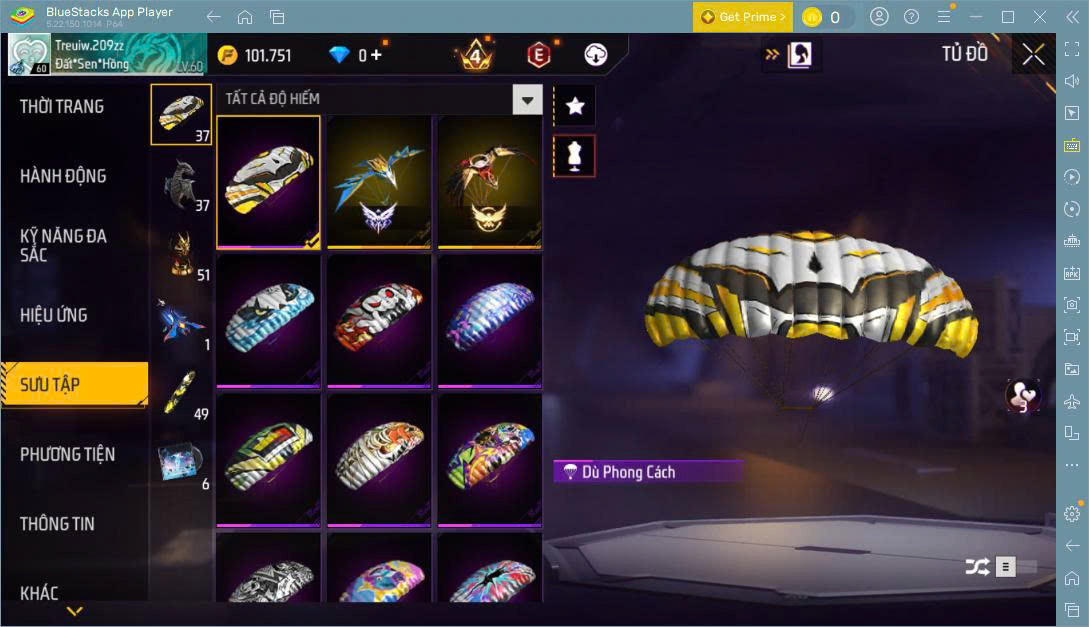
Task: Select the yellow-white parachute skin tile
Action: [268, 182]
